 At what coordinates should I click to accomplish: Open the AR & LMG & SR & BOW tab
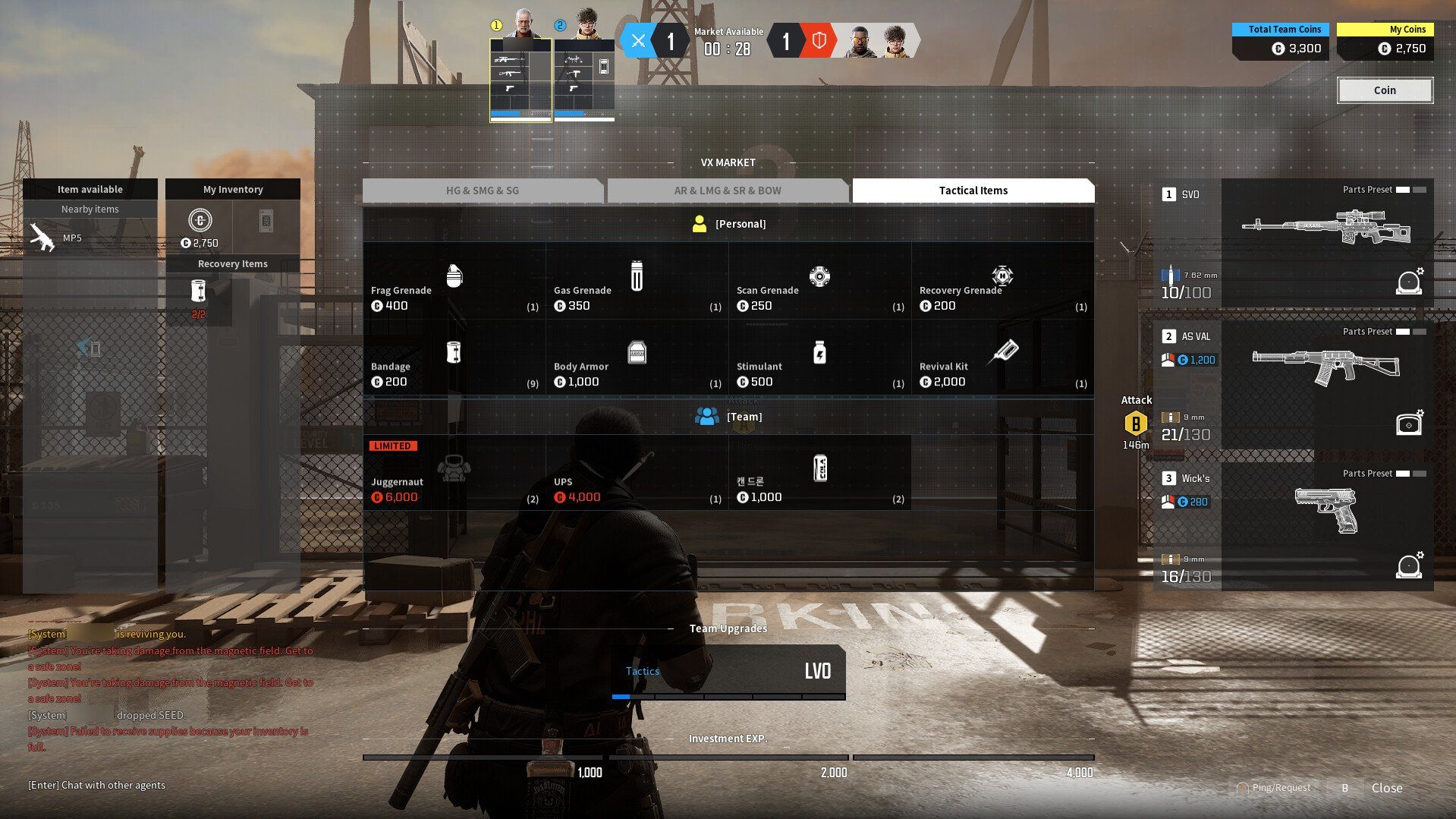click(x=727, y=191)
